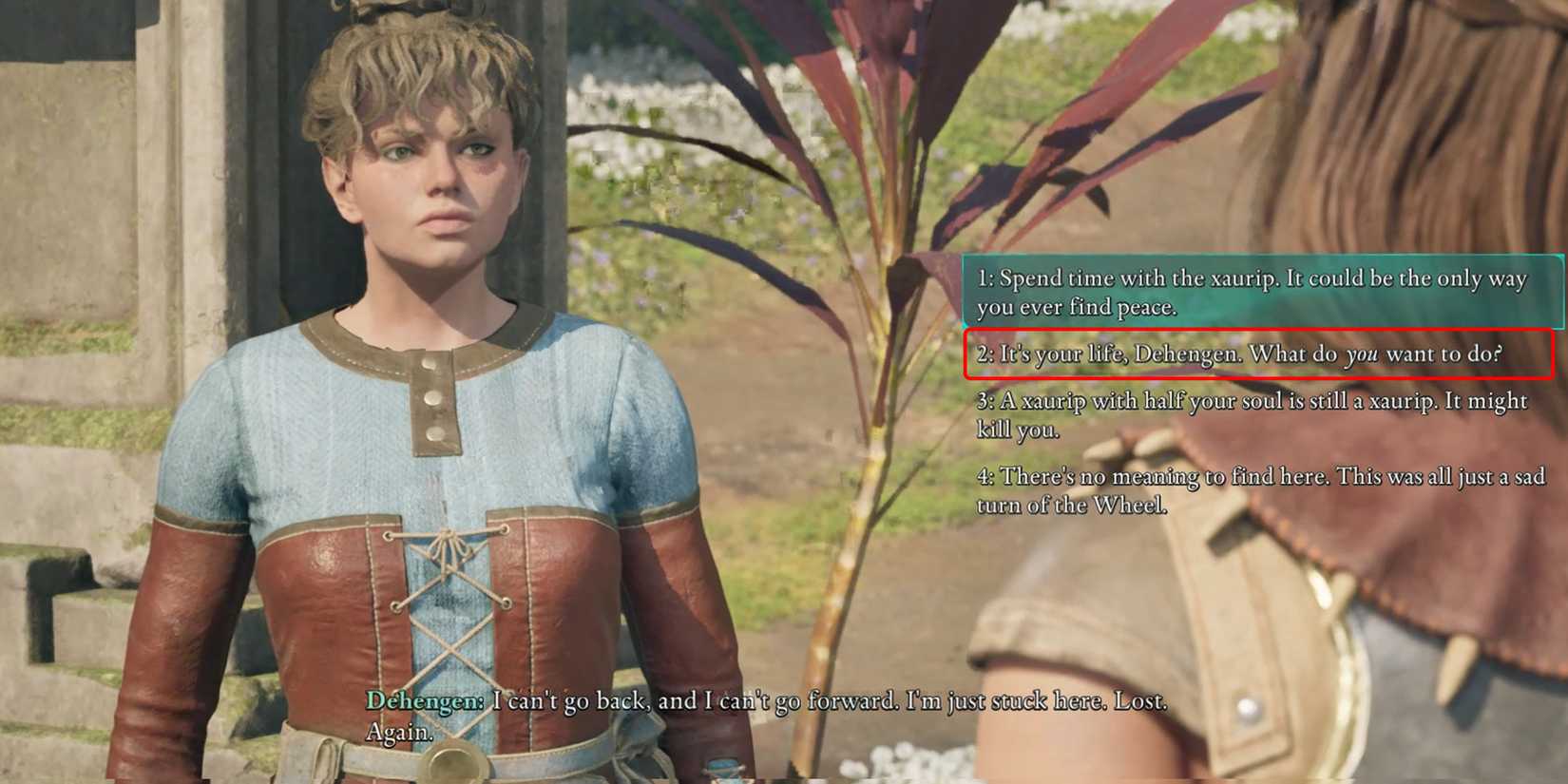Click the number "4" on the final response
This screenshot has width=1568, height=784.
(983, 477)
